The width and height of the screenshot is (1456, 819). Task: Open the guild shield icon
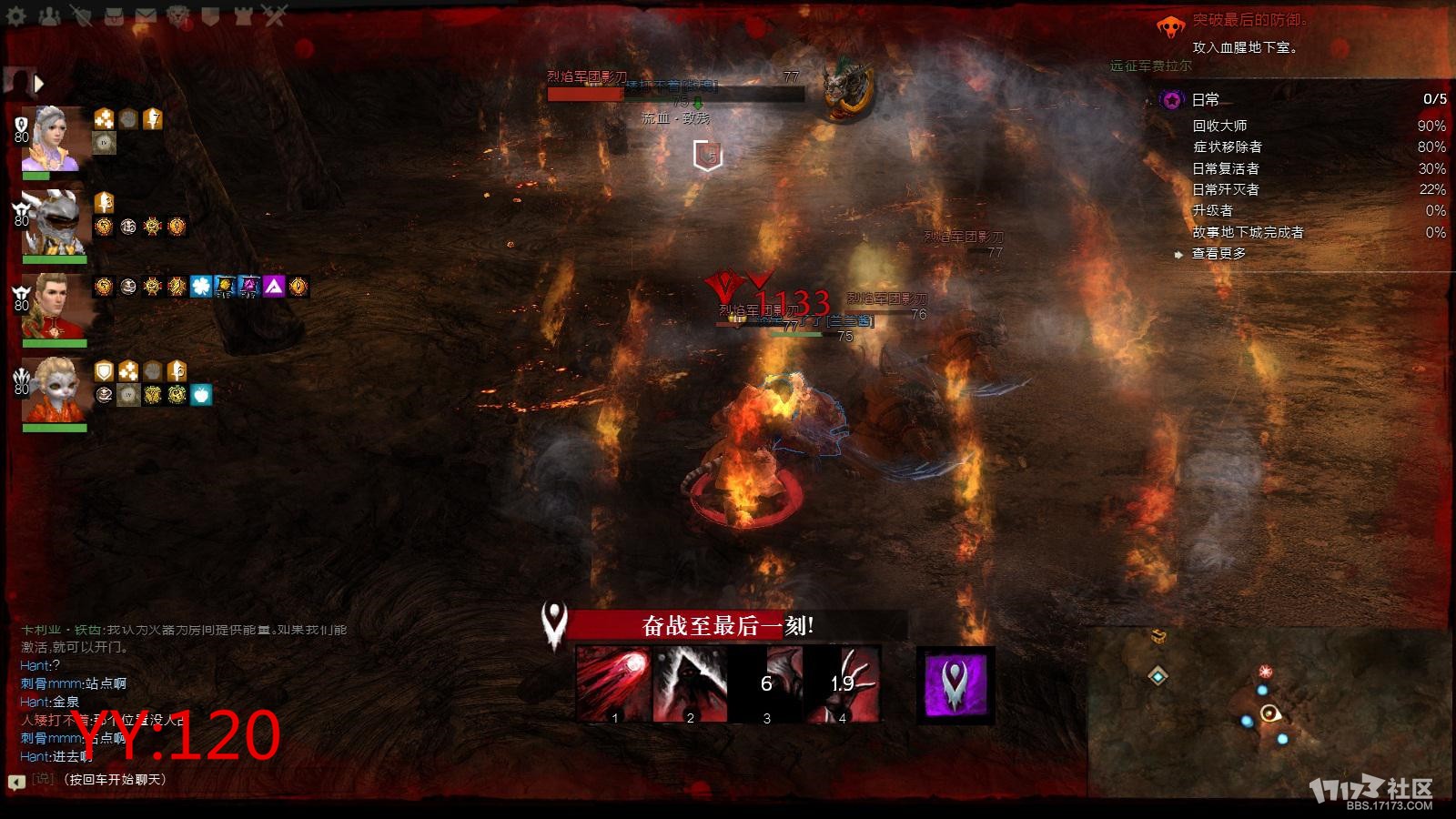pos(210,15)
